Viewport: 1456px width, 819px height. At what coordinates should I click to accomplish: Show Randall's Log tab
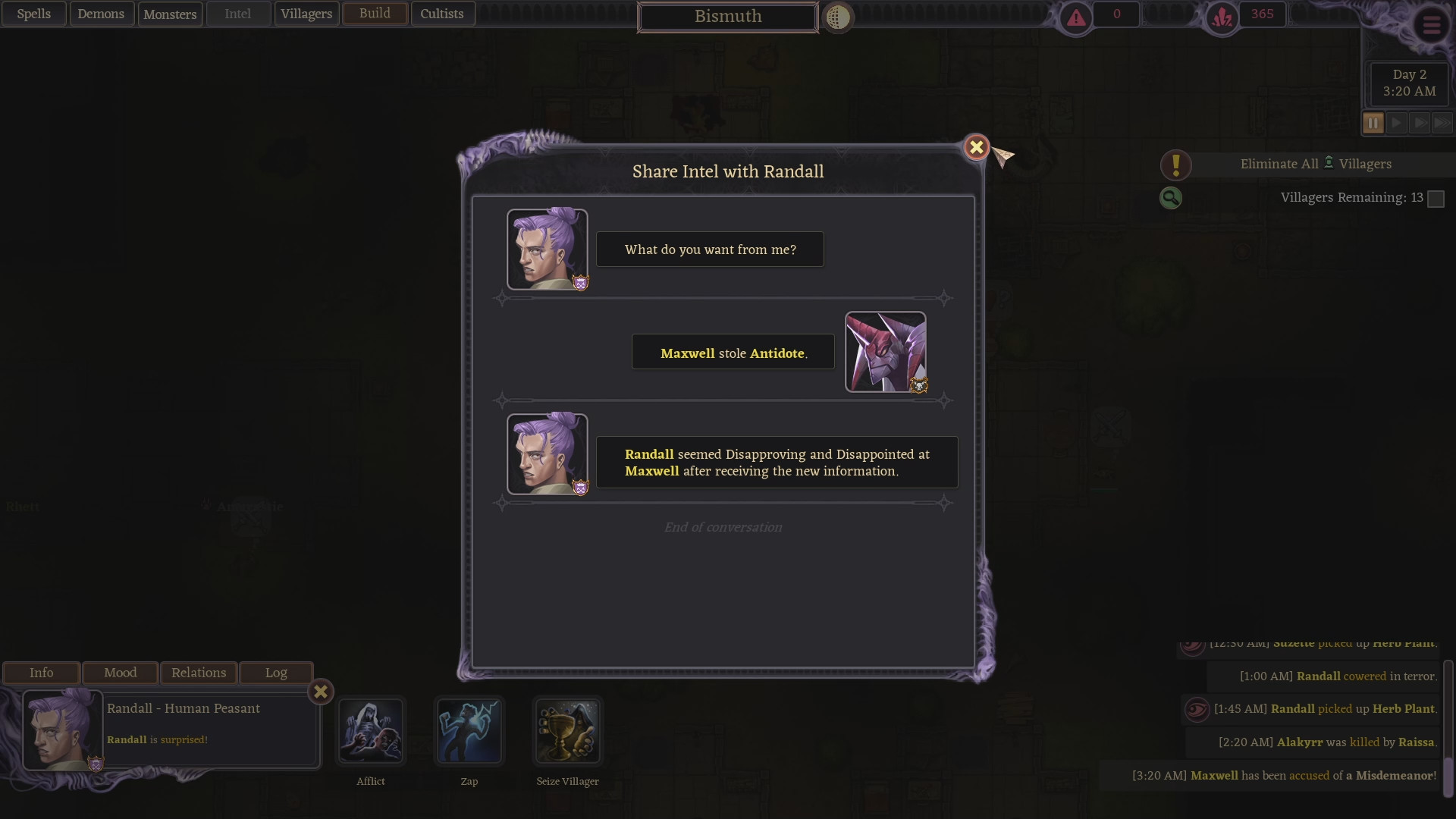click(x=276, y=673)
